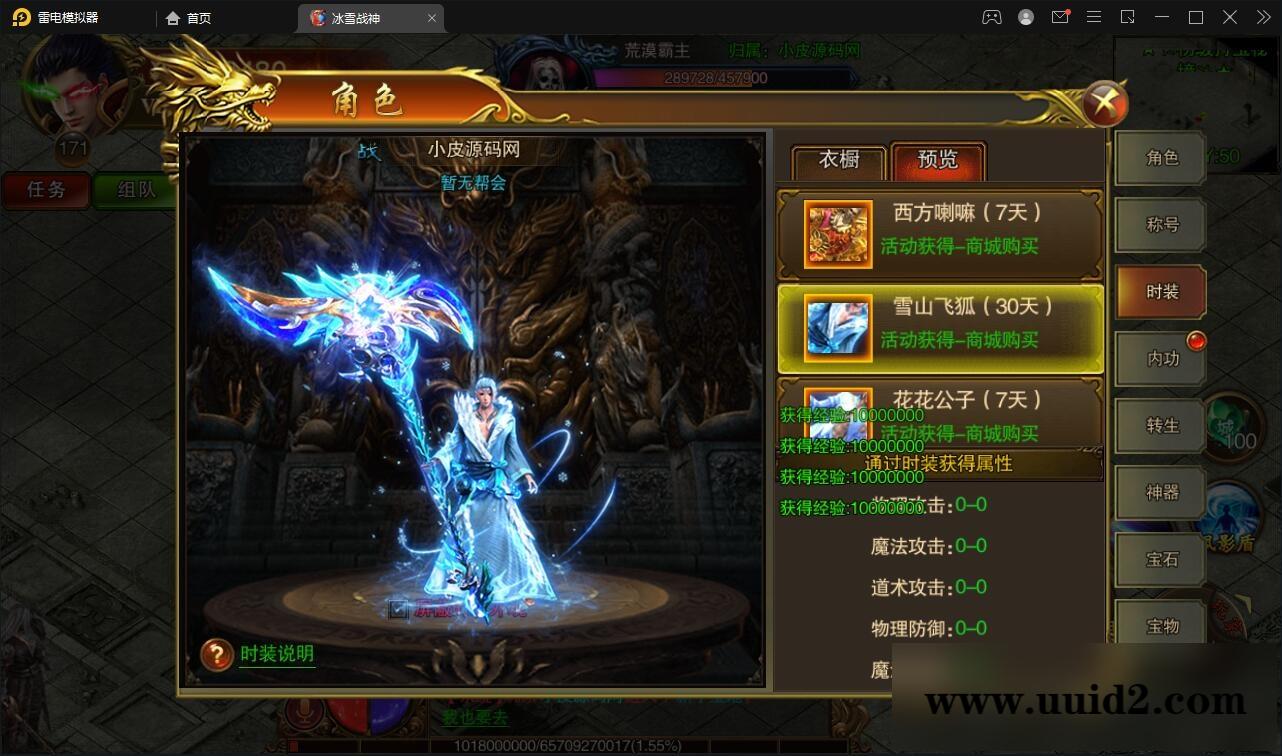Open the 任务 panel button
The width and height of the screenshot is (1282, 756).
[x=44, y=190]
